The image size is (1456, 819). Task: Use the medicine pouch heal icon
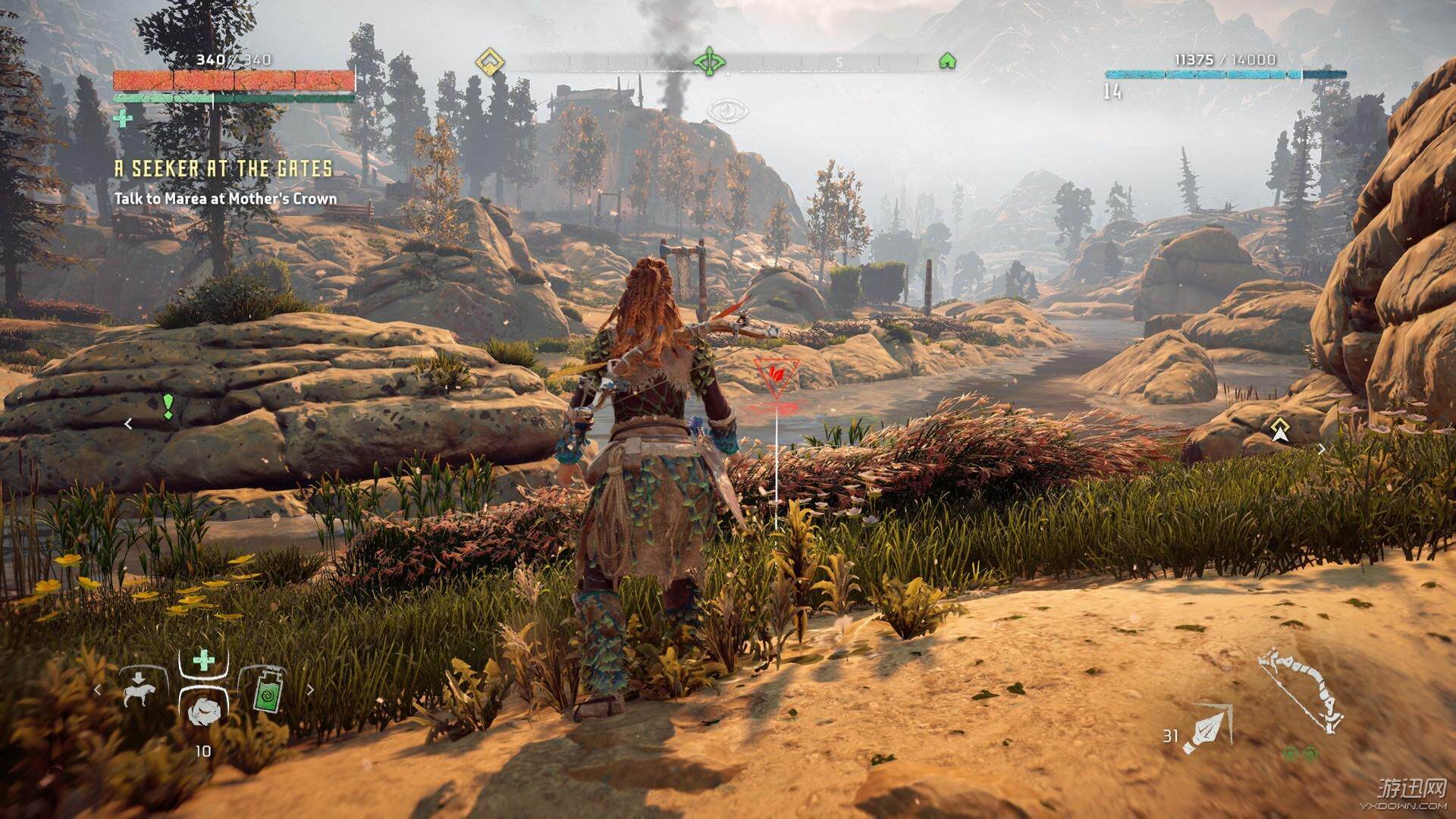click(x=203, y=661)
